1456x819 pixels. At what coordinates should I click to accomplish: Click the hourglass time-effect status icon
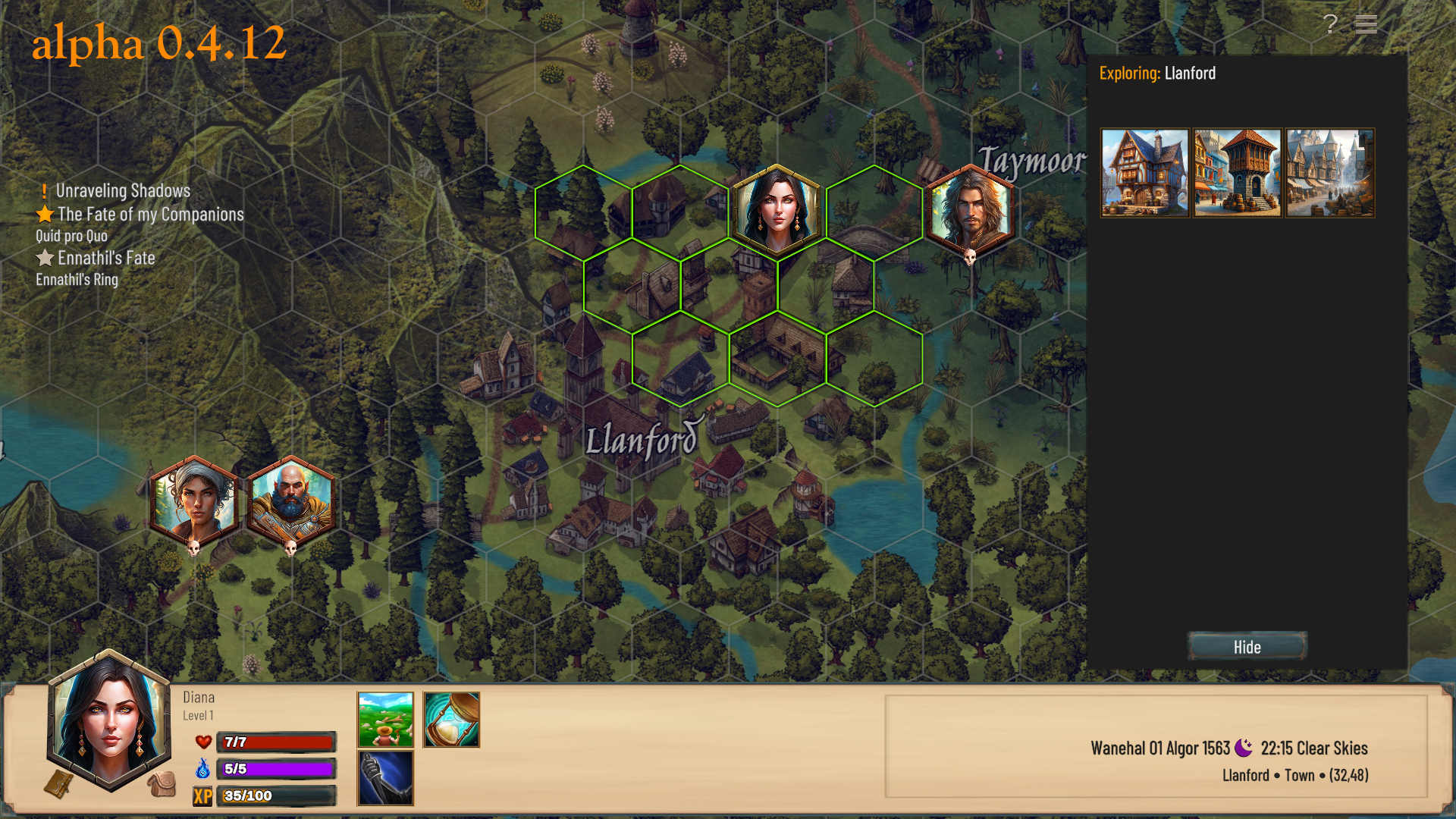452,719
